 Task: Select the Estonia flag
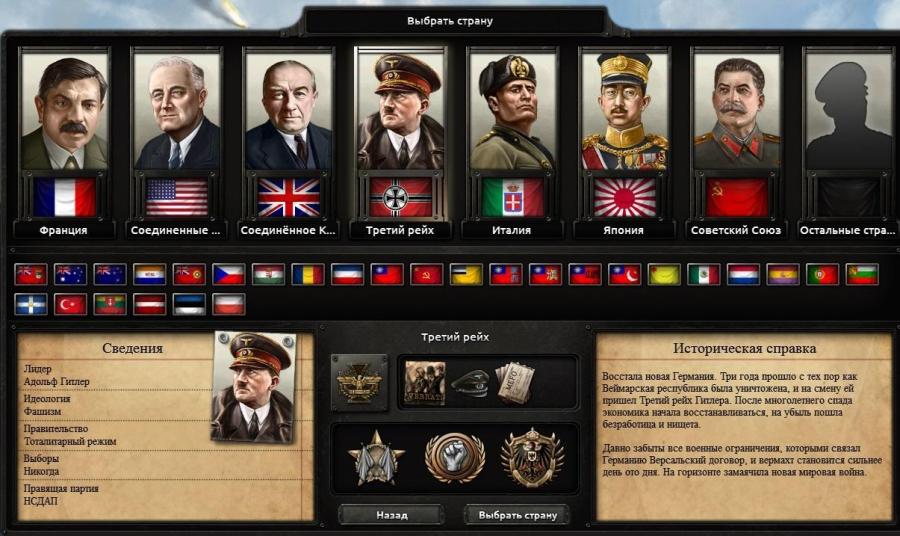click(189, 304)
